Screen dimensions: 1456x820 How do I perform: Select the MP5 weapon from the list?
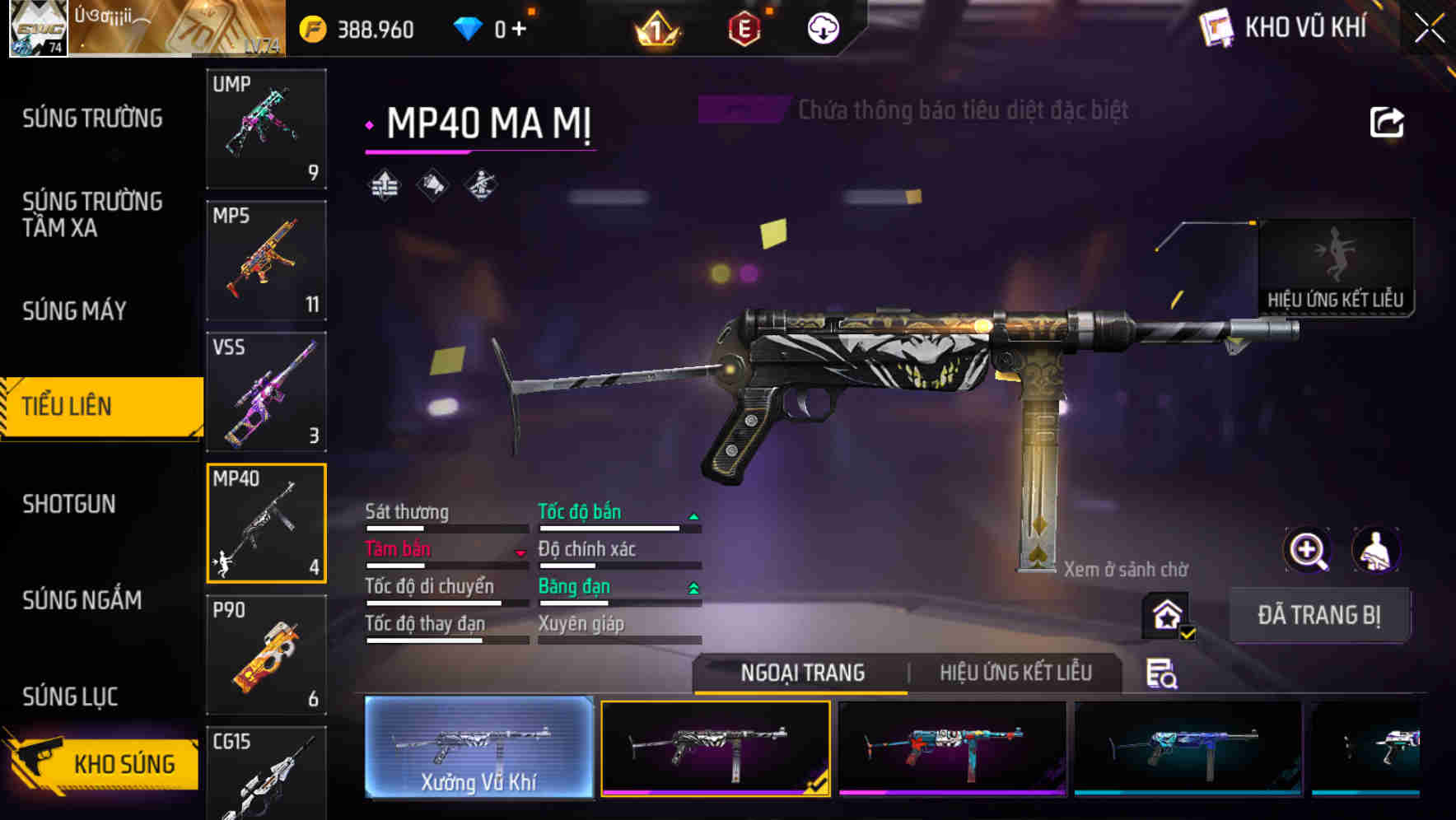pos(265,259)
